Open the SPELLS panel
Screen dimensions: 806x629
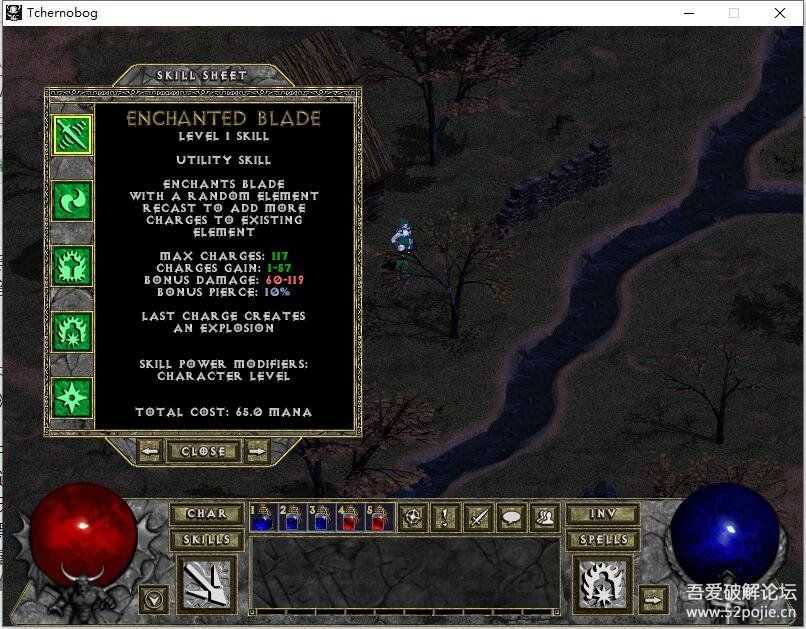click(x=602, y=540)
